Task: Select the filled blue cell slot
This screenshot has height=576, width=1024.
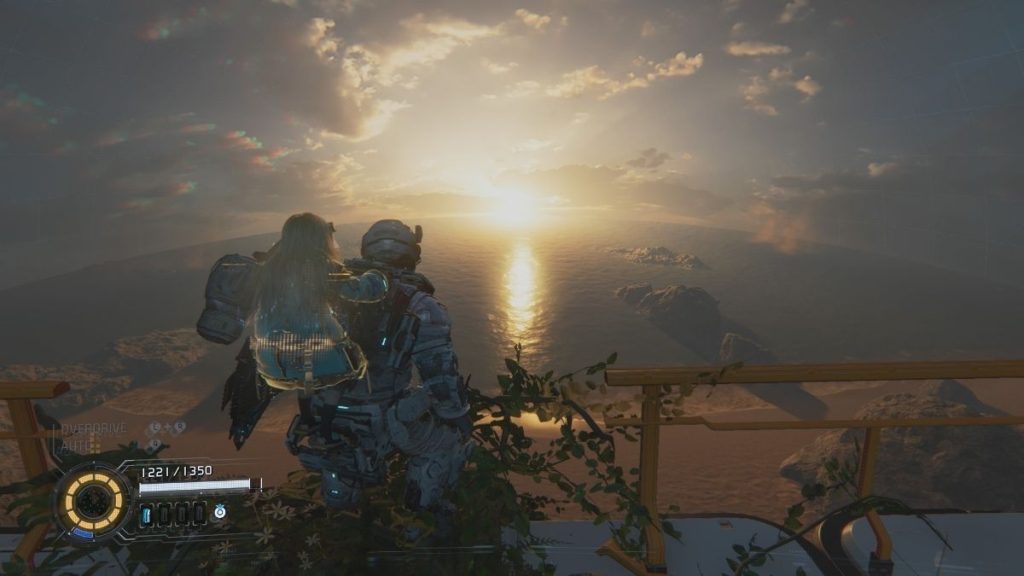Action: click(x=147, y=514)
